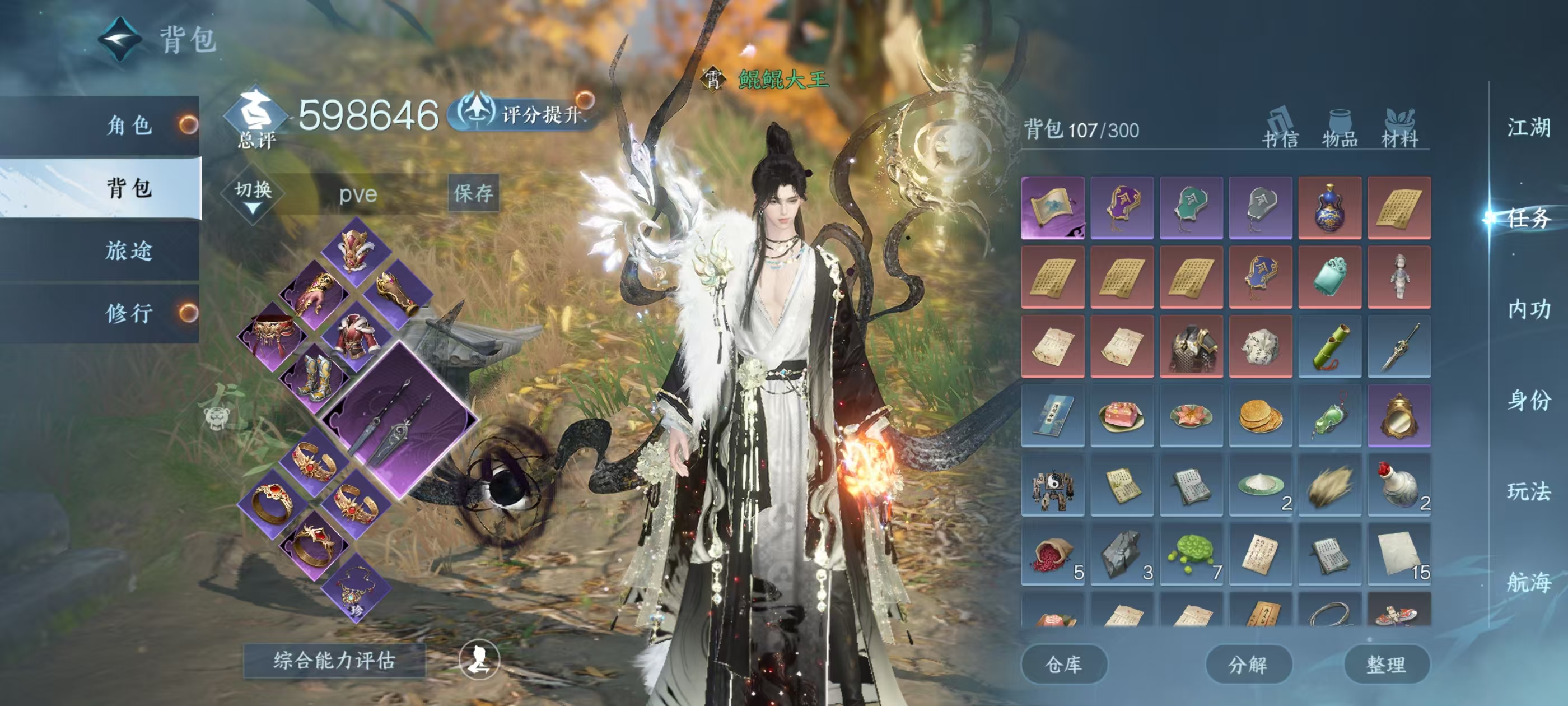Switch to the 旅途 tab
The image size is (1568, 706).
tap(129, 250)
